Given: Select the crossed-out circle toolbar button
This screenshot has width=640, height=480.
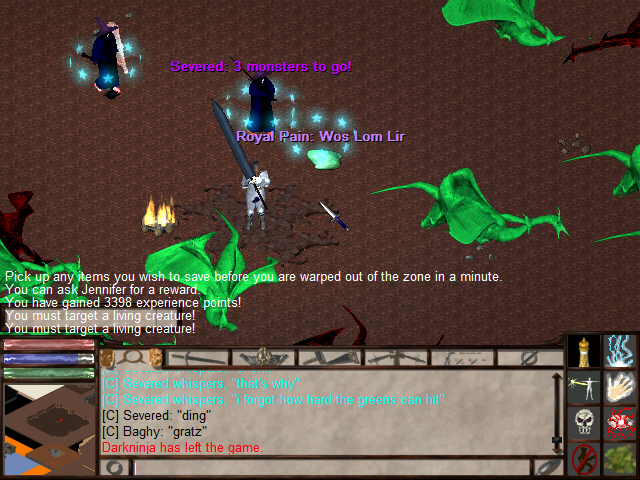Looking at the screenshot, I should [x=528, y=357].
